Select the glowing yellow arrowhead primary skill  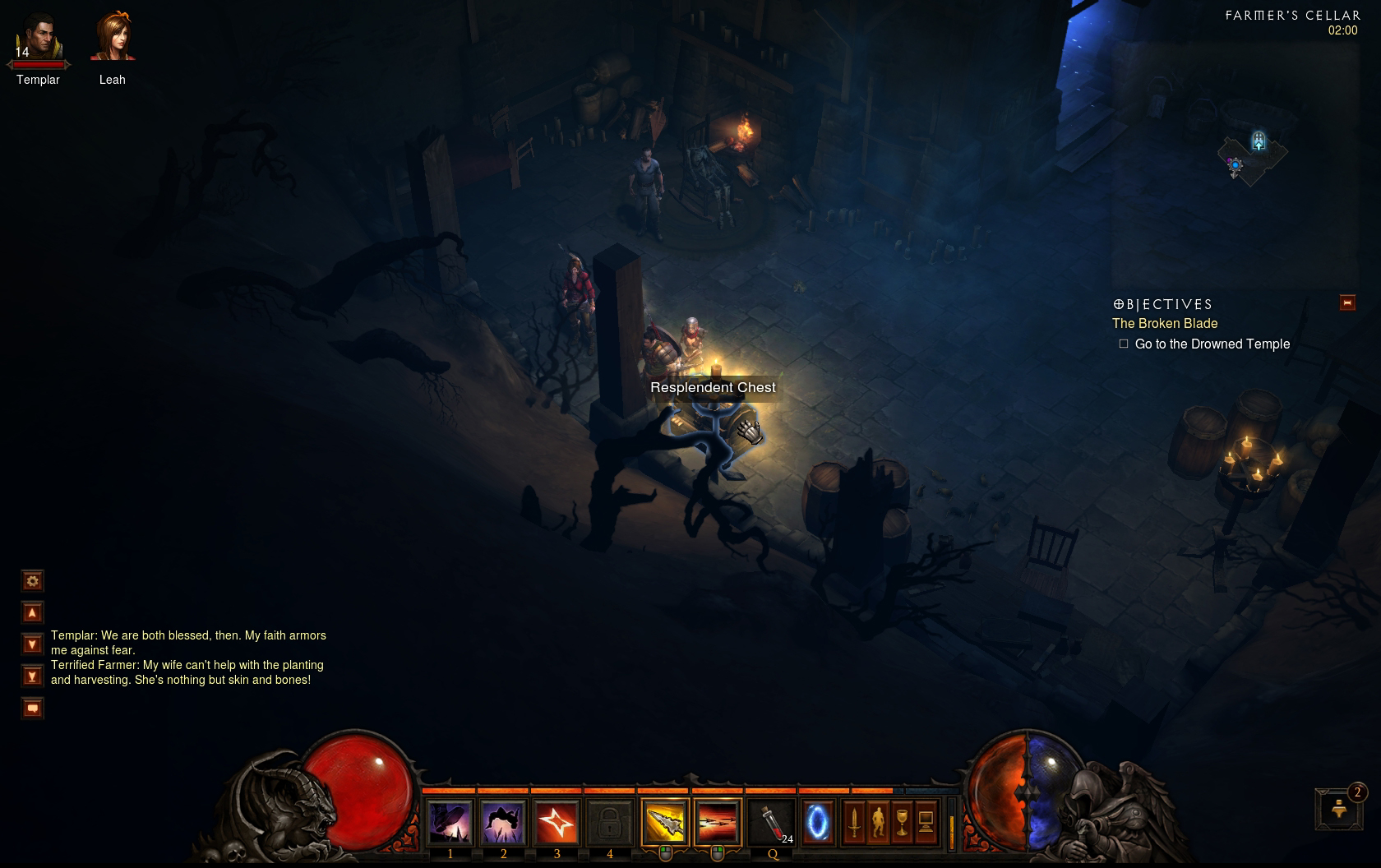click(x=664, y=822)
